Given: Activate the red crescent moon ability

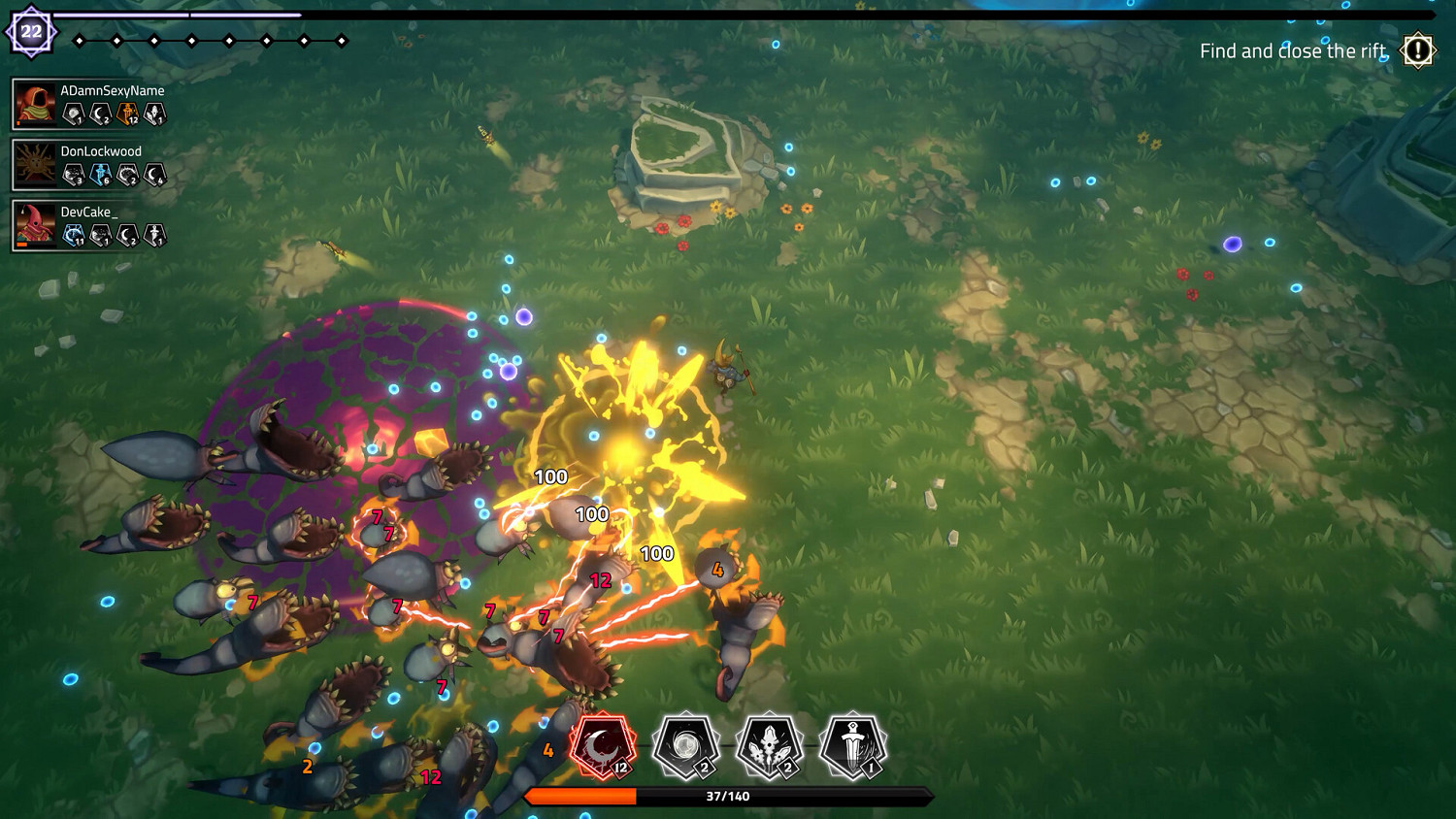Looking at the screenshot, I should 603,747.
